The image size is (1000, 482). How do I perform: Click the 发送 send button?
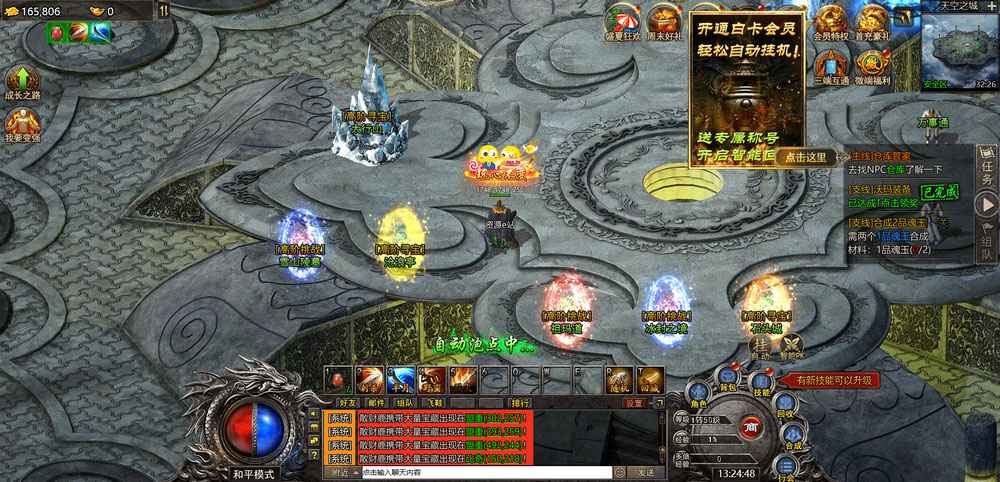[x=646, y=472]
